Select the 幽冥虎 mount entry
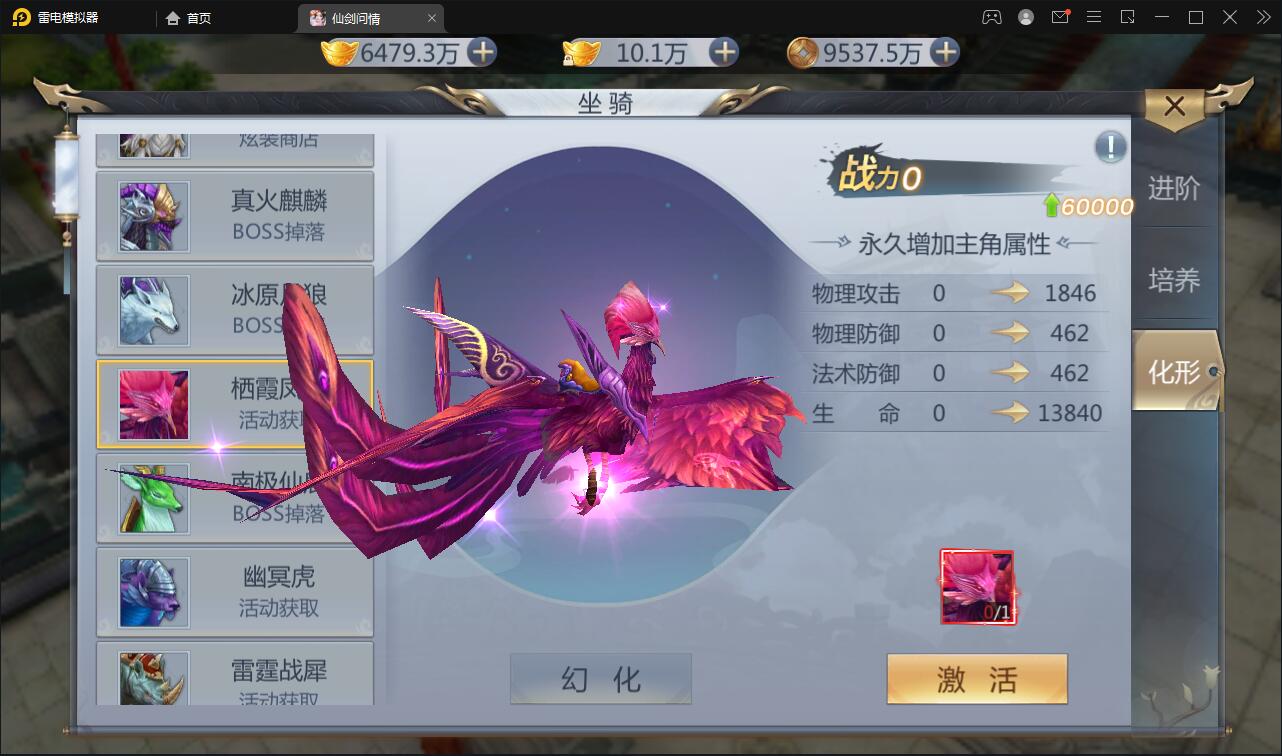This screenshot has height=756, width=1282. (x=234, y=591)
